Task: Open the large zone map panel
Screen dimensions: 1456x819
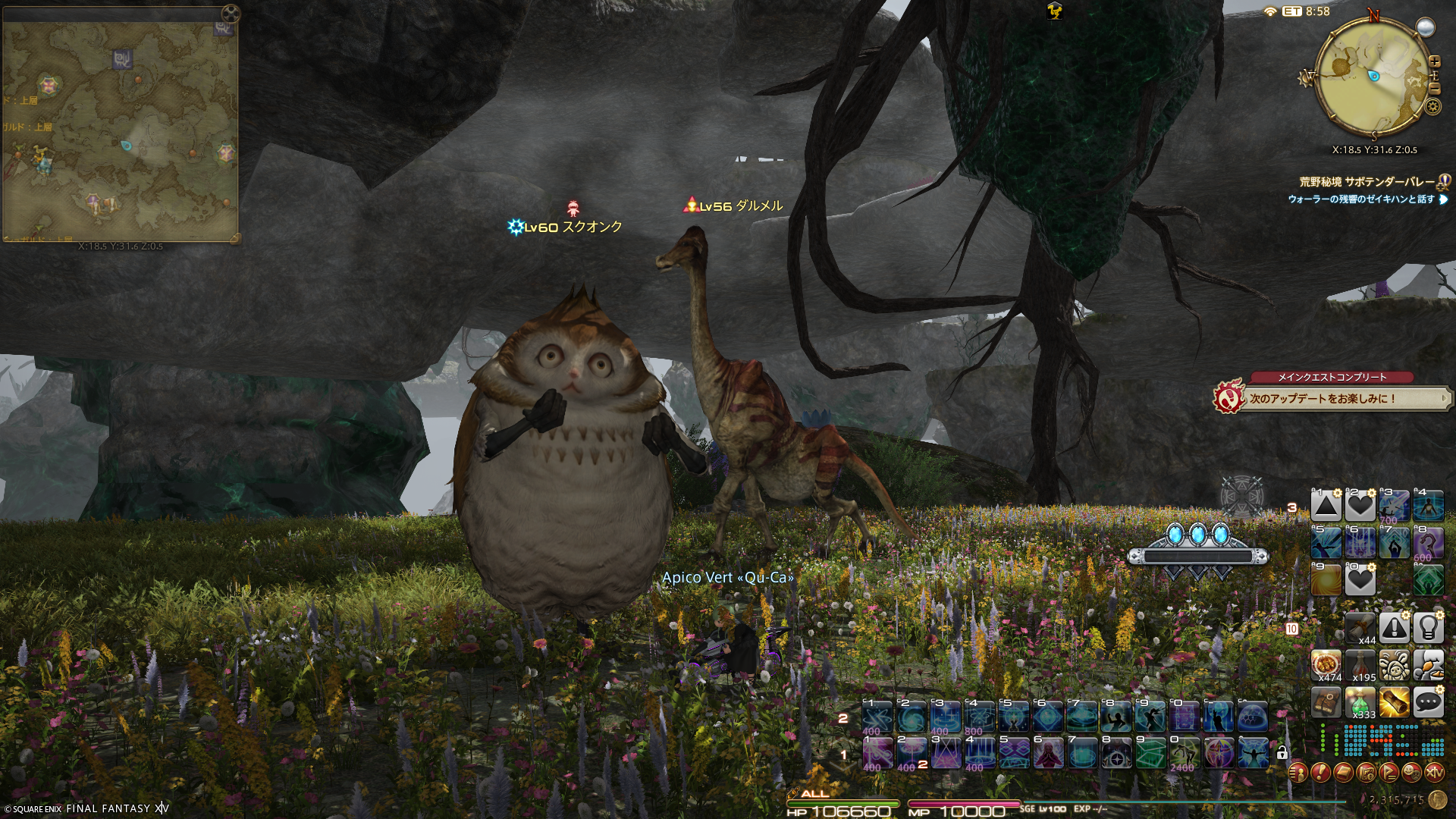Action: 120,129
